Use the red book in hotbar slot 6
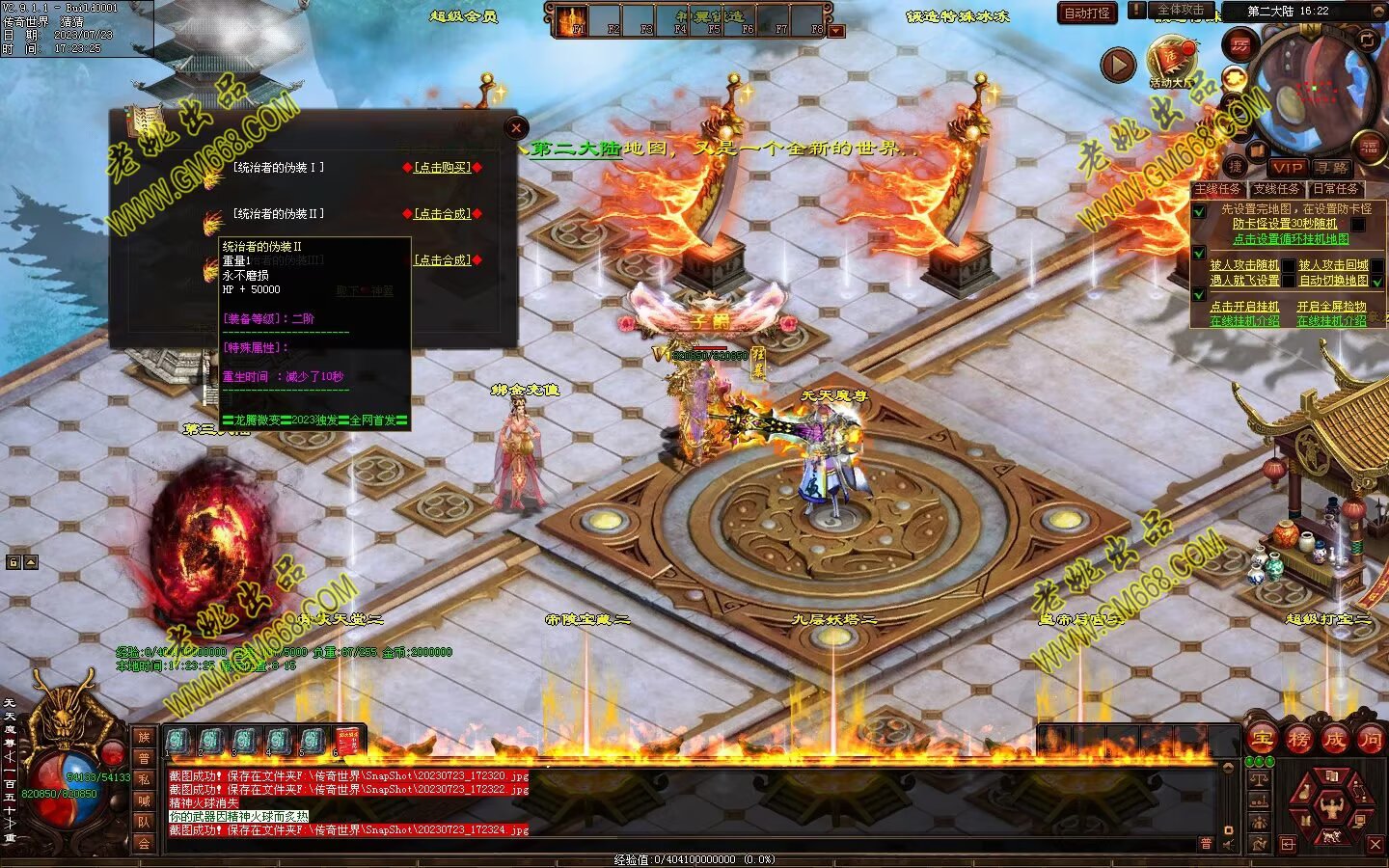 click(346, 741)
